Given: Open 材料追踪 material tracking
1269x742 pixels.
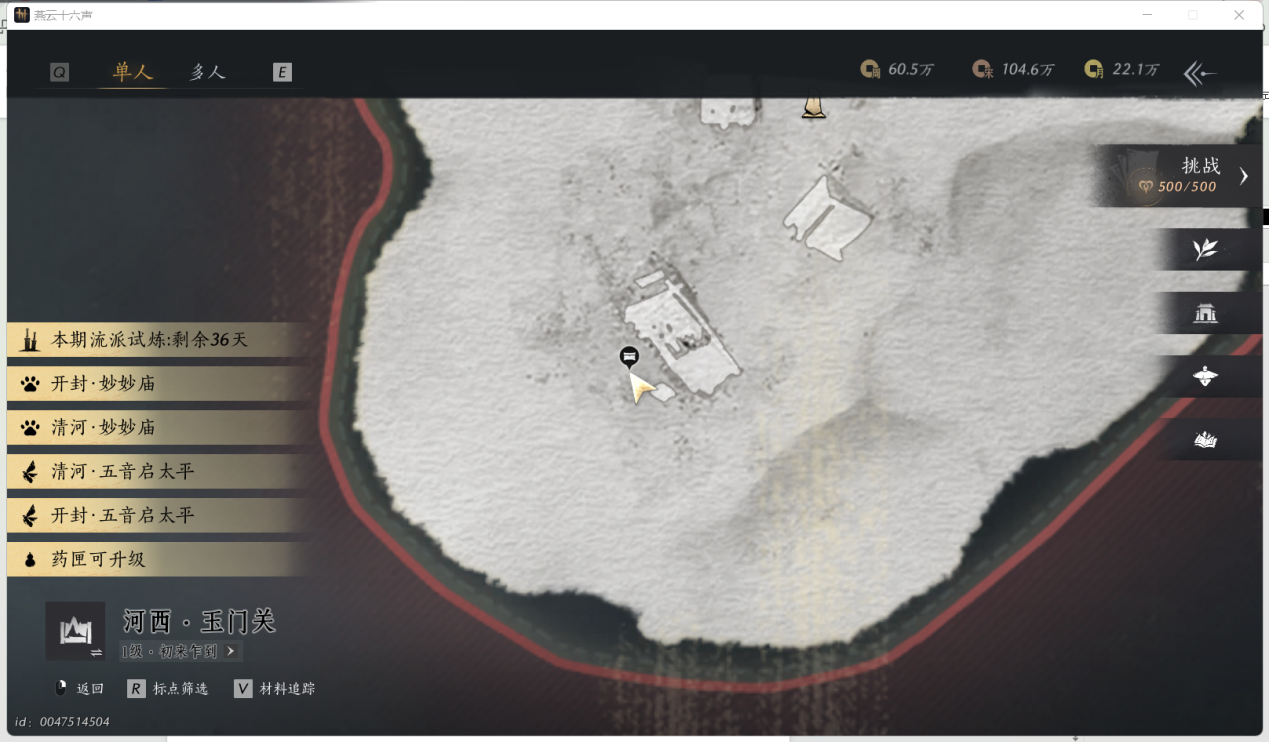Looking at the screenshot, I should point(275,689).
